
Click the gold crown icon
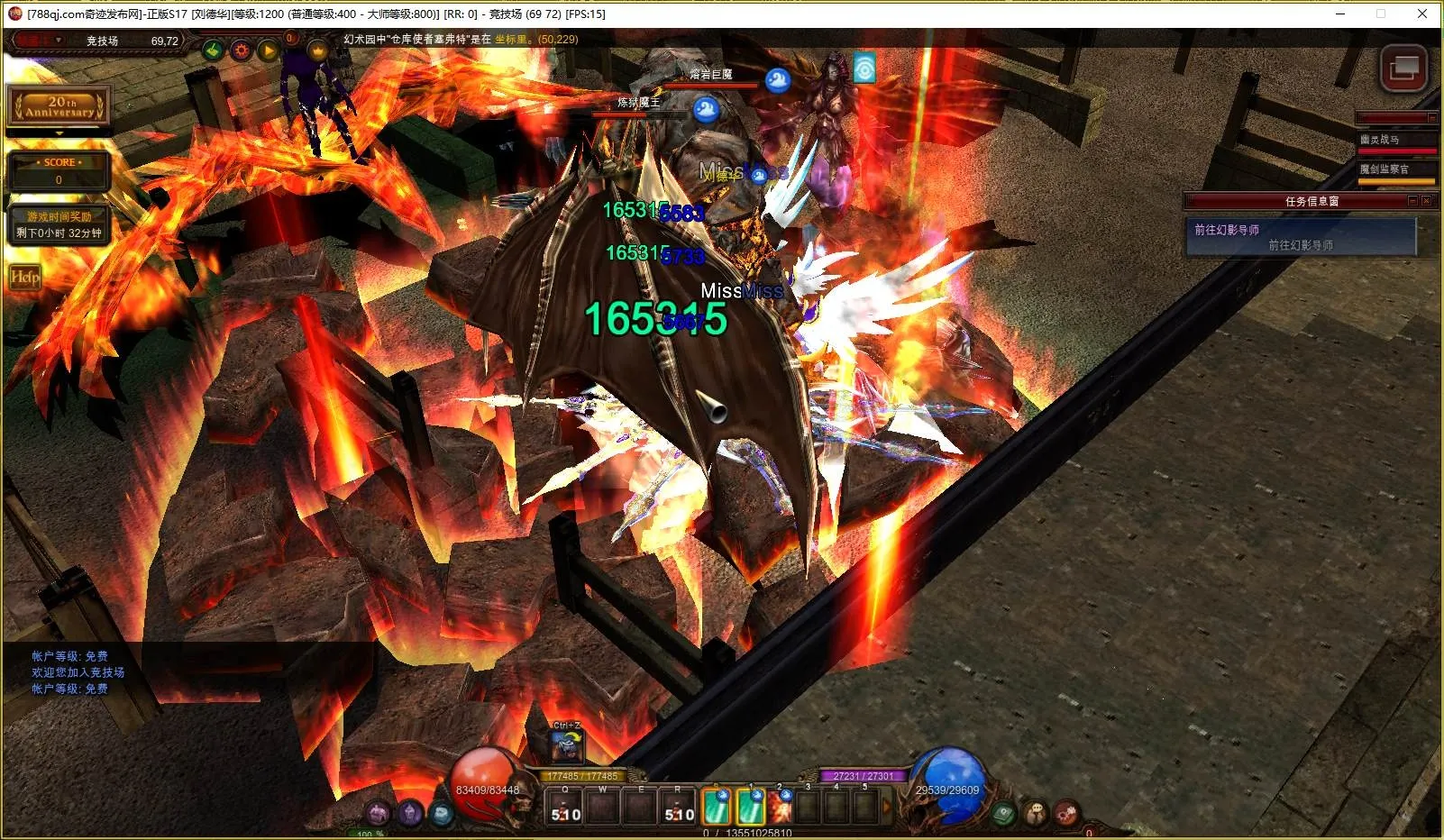pos(317,50)
